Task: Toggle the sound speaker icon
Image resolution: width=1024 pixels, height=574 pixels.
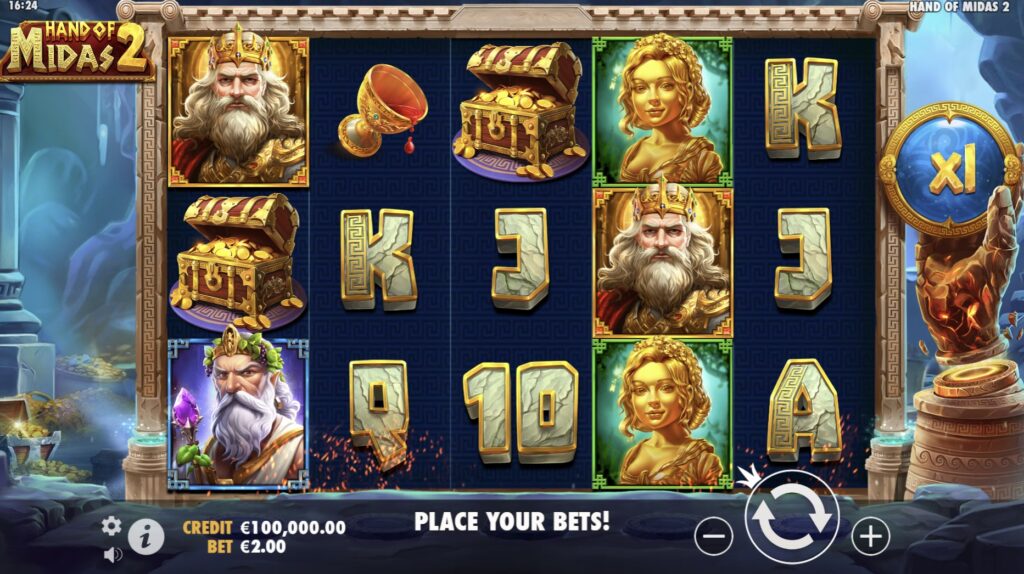Action: click(x=112, y=553)
